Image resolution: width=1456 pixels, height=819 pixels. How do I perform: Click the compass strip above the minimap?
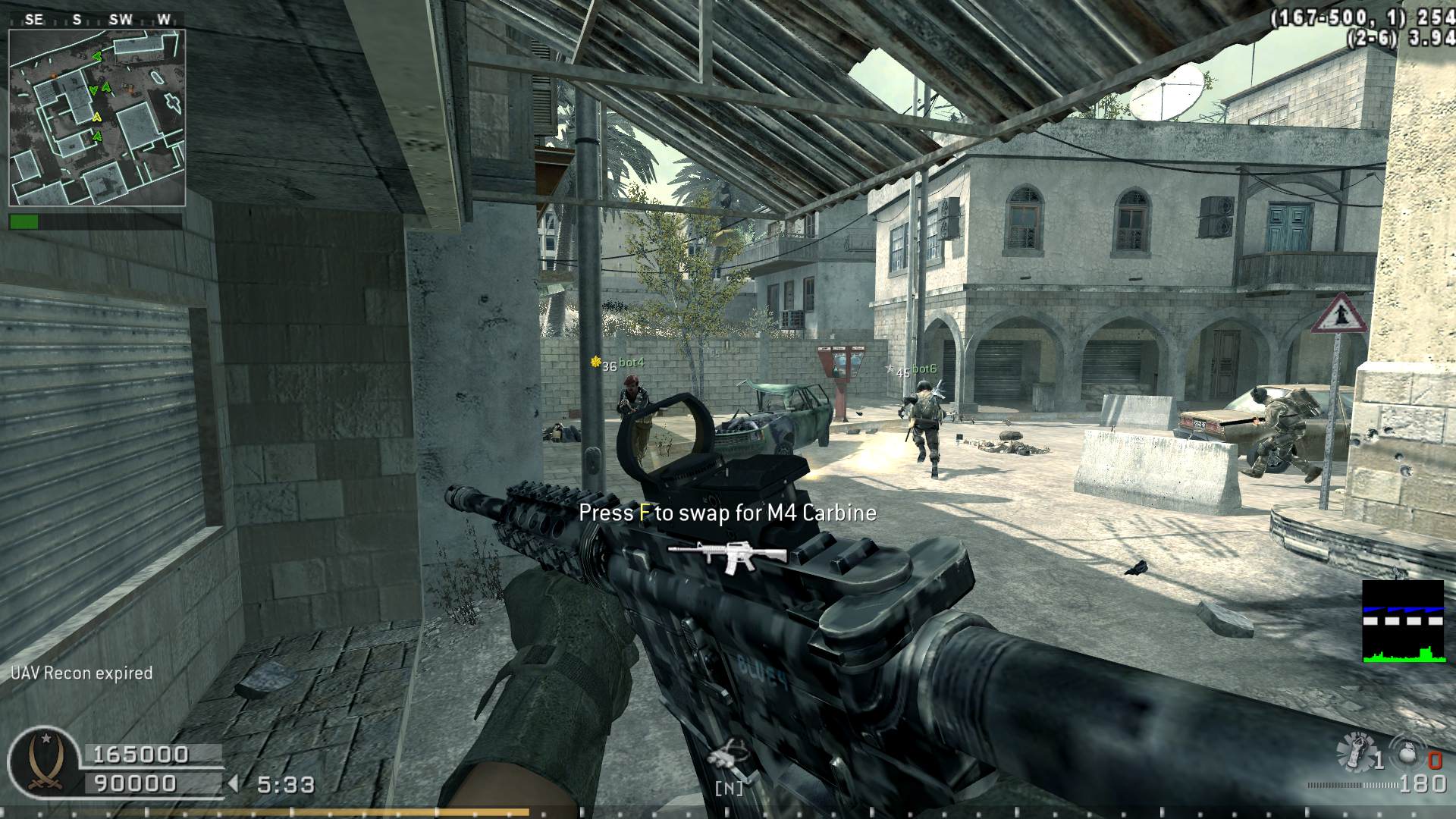coord(97,20)
